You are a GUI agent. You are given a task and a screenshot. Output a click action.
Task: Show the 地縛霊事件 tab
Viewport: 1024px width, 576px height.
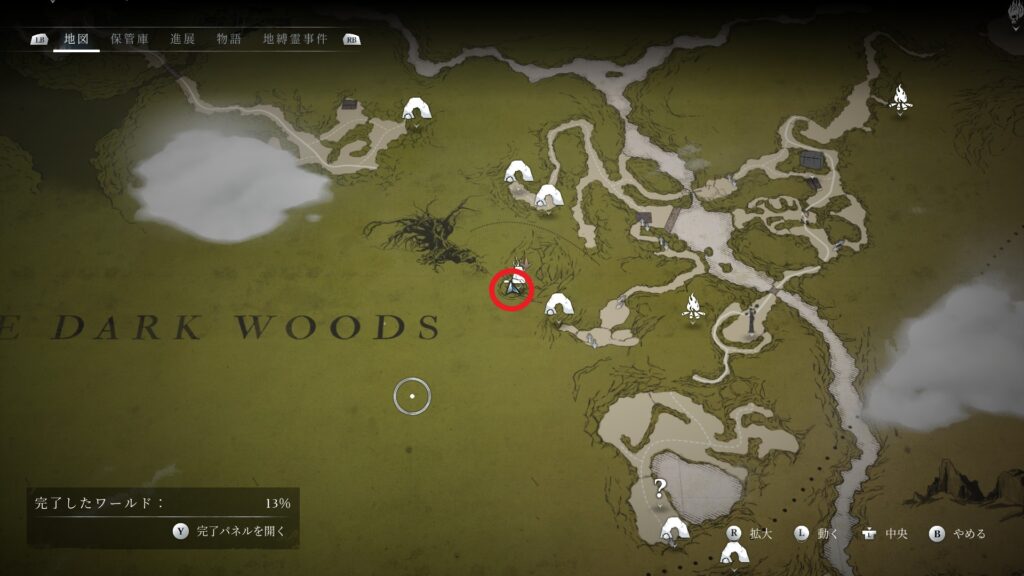coord(295,39)
